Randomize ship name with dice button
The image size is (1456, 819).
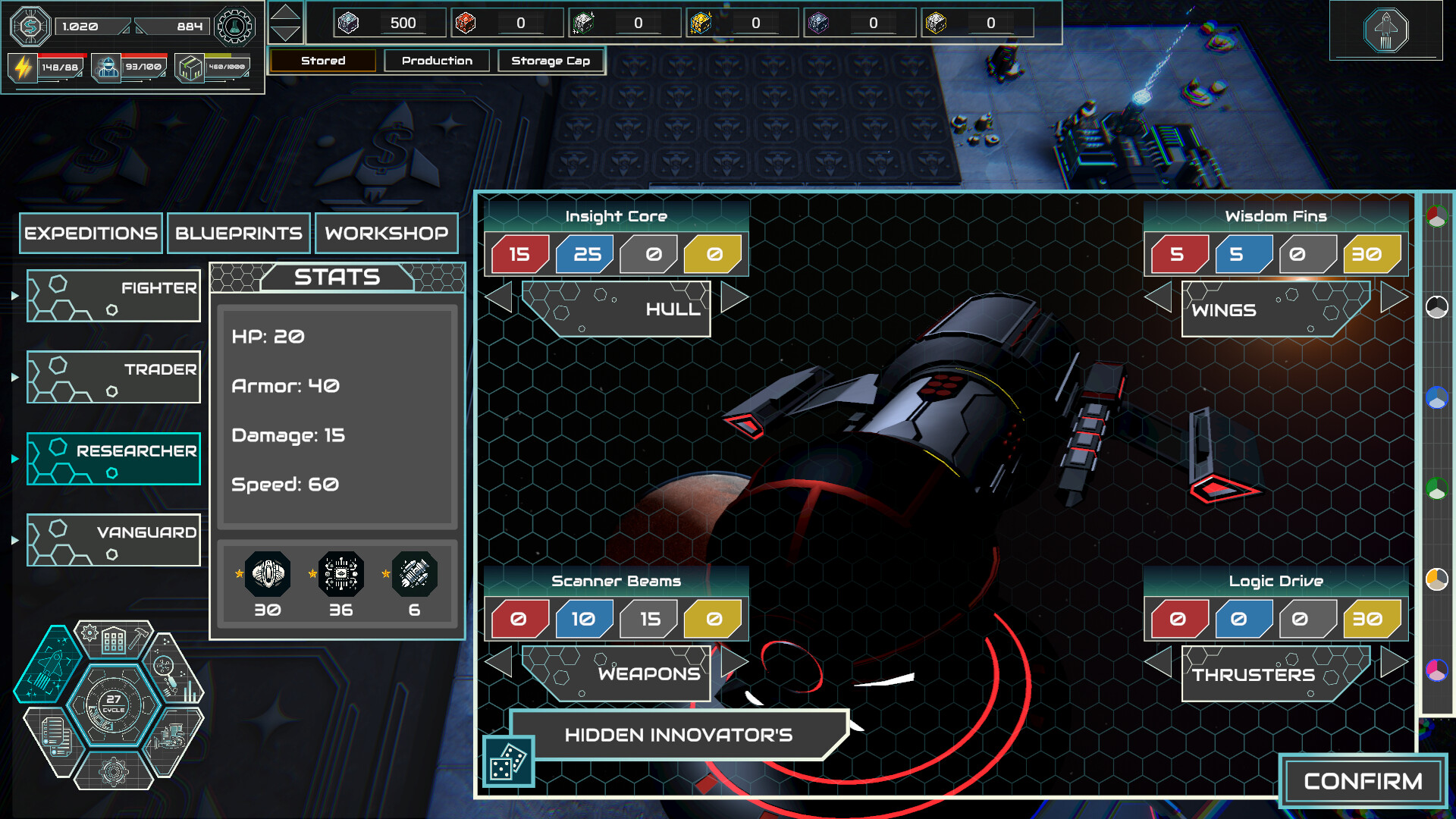tap(508, 761)
